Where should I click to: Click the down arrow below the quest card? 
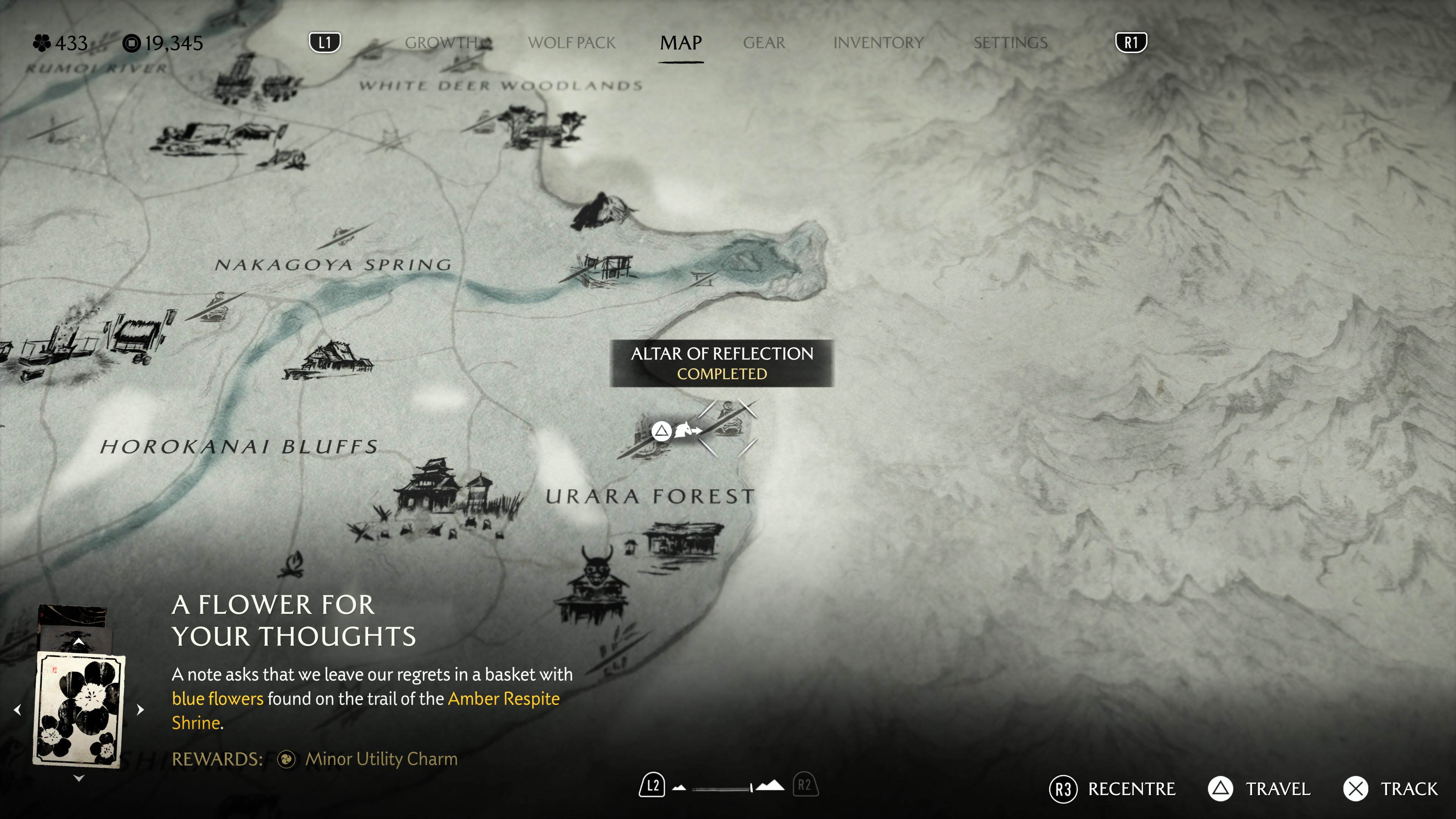(78, 778)
